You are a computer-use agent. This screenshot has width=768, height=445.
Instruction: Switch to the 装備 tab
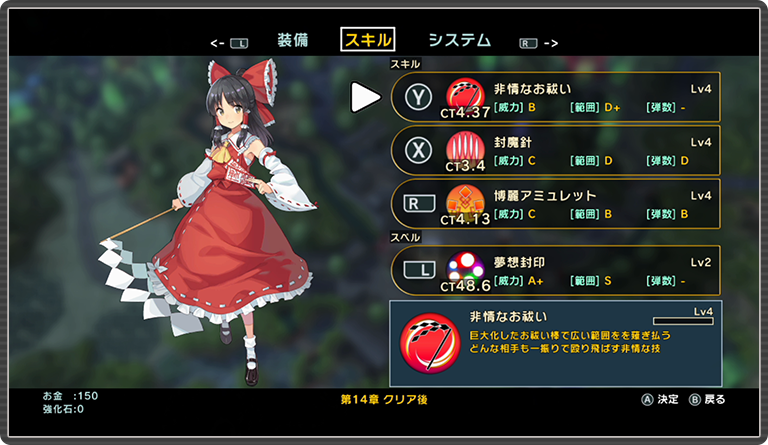(292, 40)
